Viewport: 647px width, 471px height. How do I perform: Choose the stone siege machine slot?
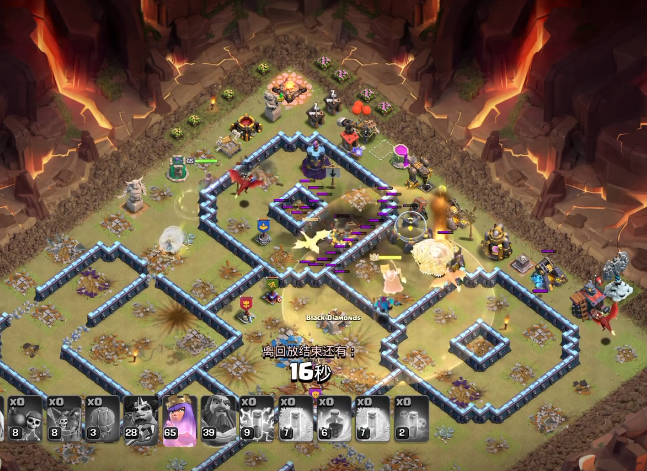point(102,419)
